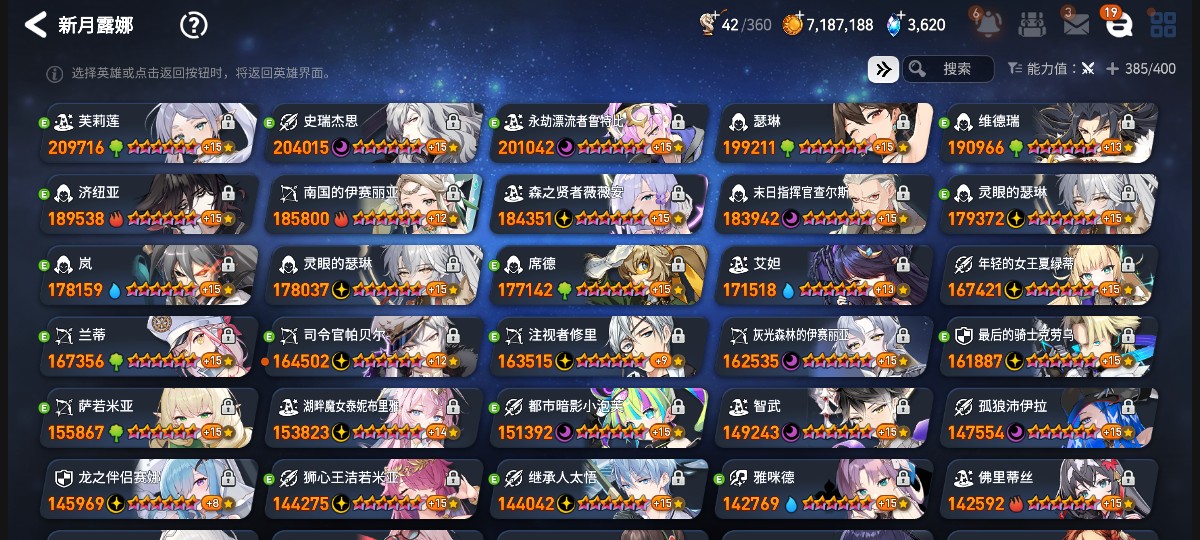Open the notification bell
This screenshot has height=540, width=1200.
click(984, 24)
